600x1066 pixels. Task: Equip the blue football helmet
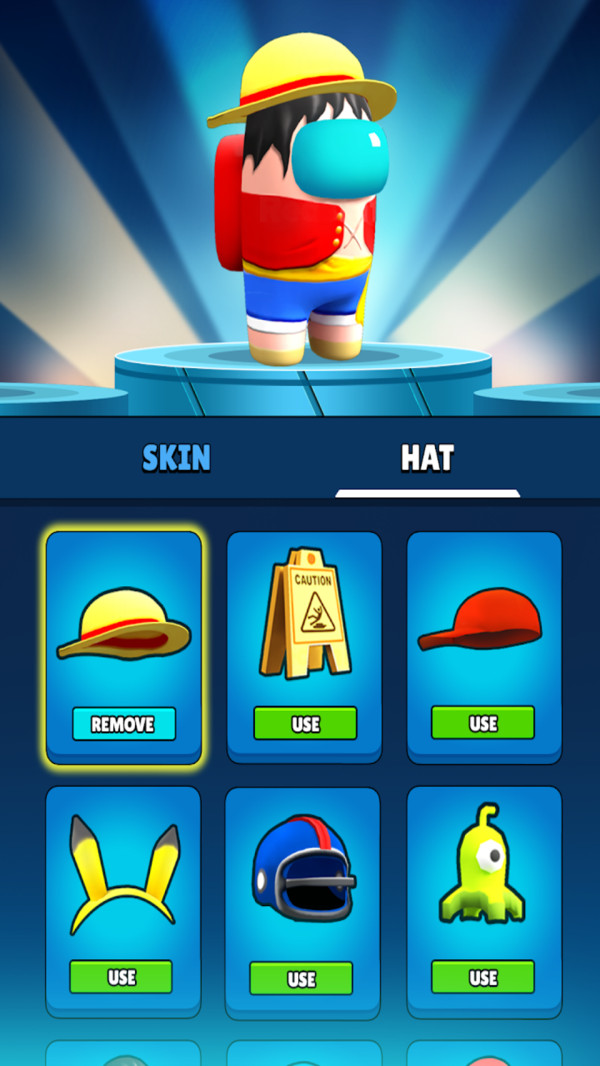click(x=301, y=978)
